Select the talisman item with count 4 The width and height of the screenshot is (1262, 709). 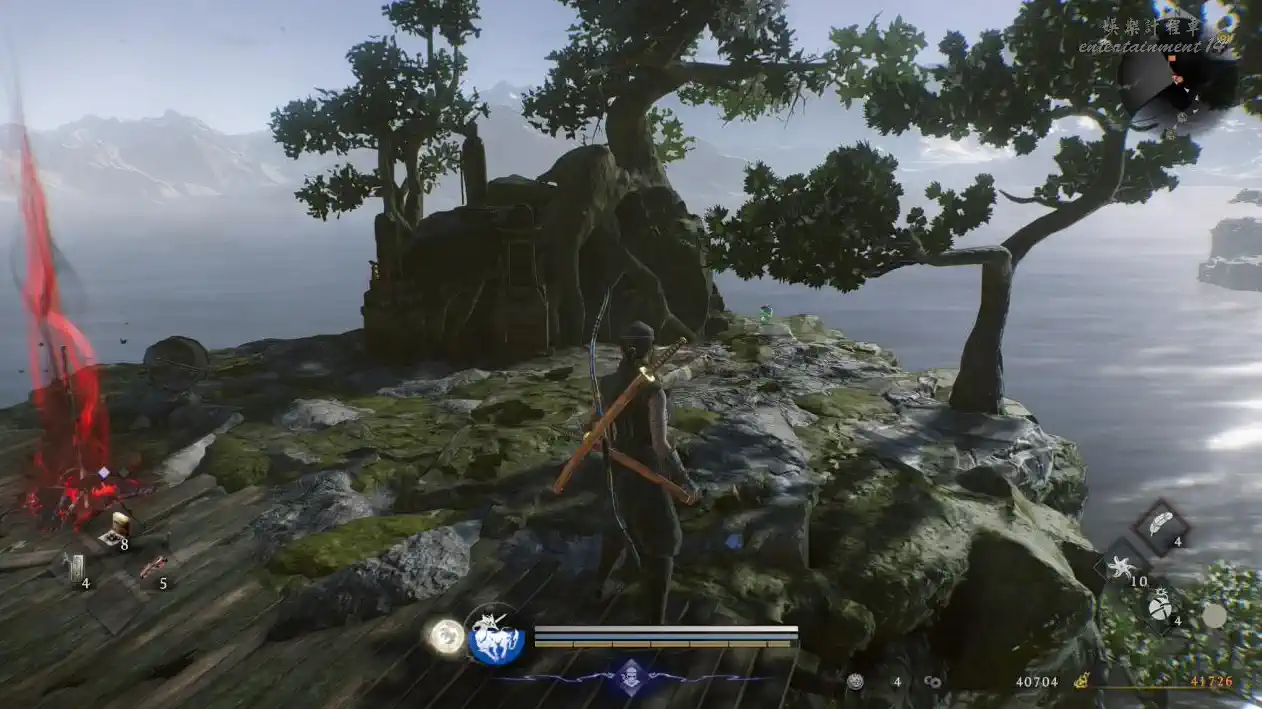76,567
